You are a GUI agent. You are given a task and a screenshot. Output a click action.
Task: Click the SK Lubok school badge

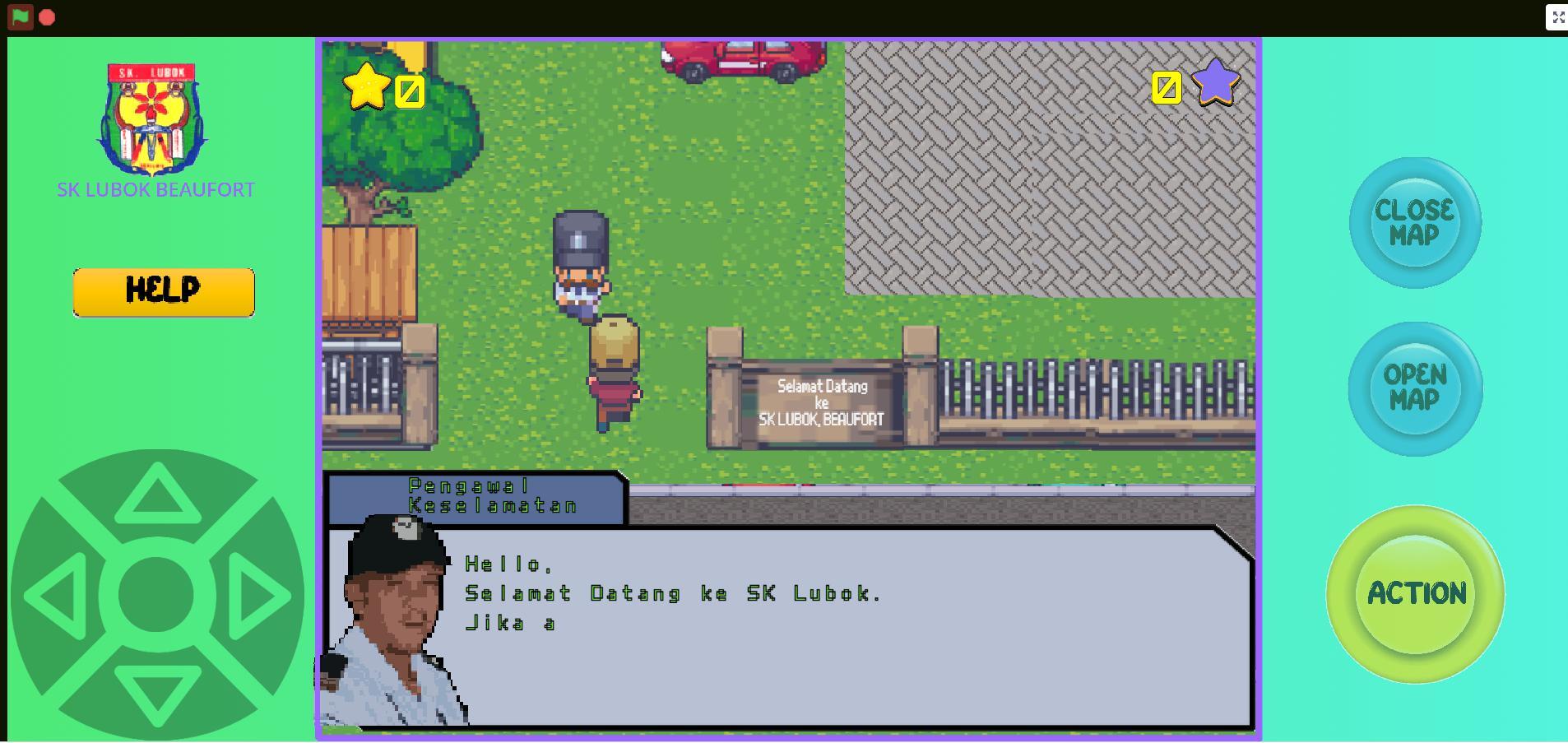coord(153,119)
